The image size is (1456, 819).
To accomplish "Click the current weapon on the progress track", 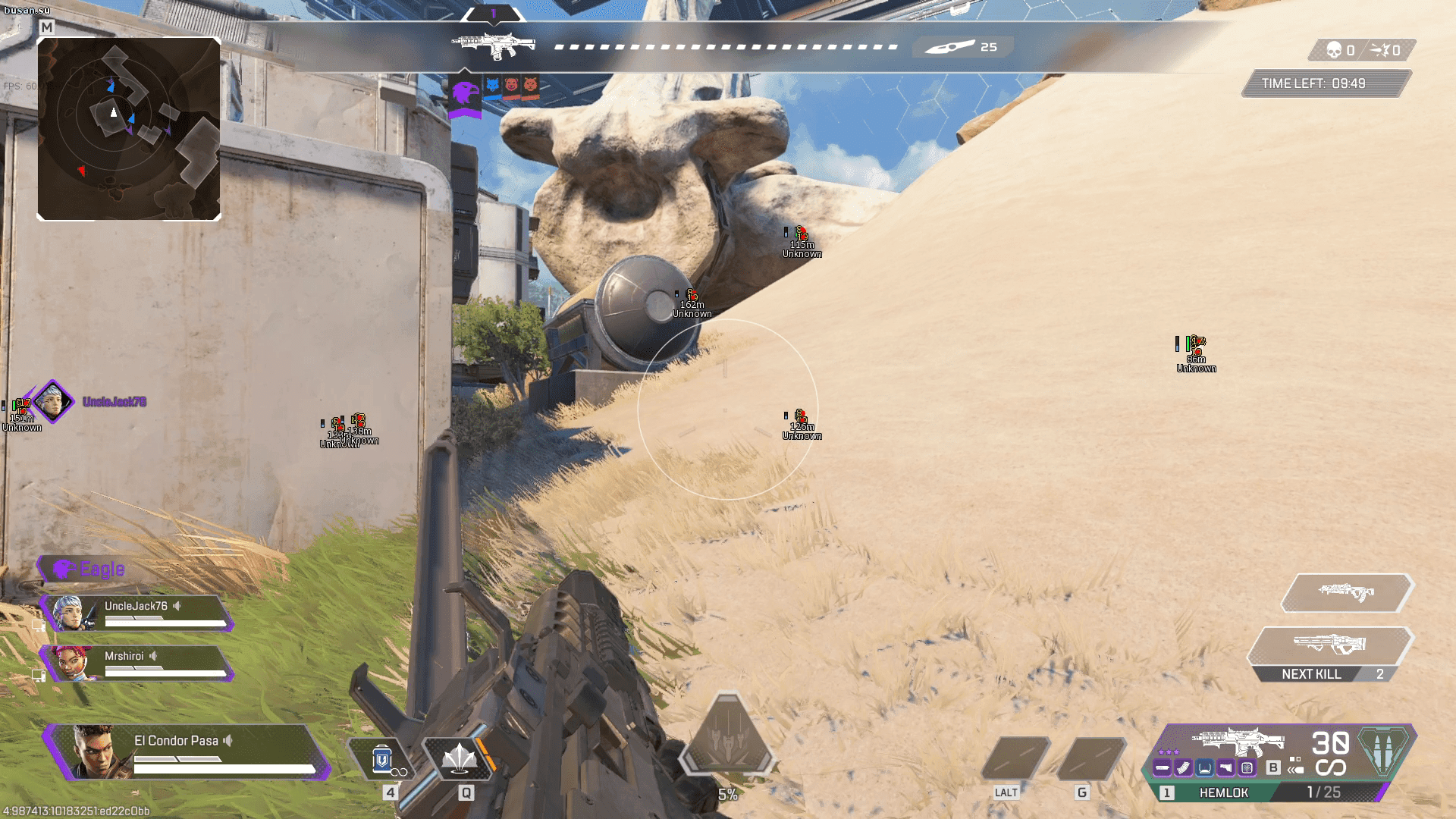I will pos(494,45).
